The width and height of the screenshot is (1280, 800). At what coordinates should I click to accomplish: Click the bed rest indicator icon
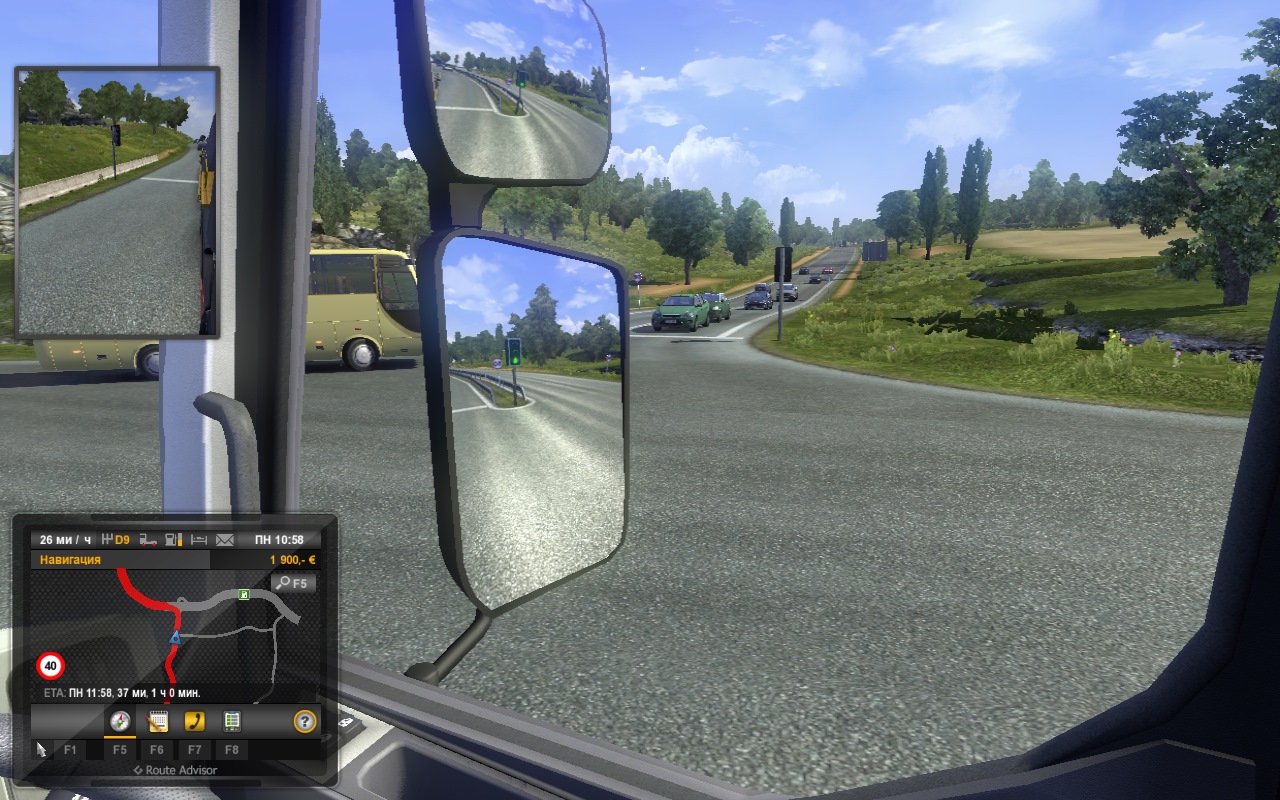[198, 540]
